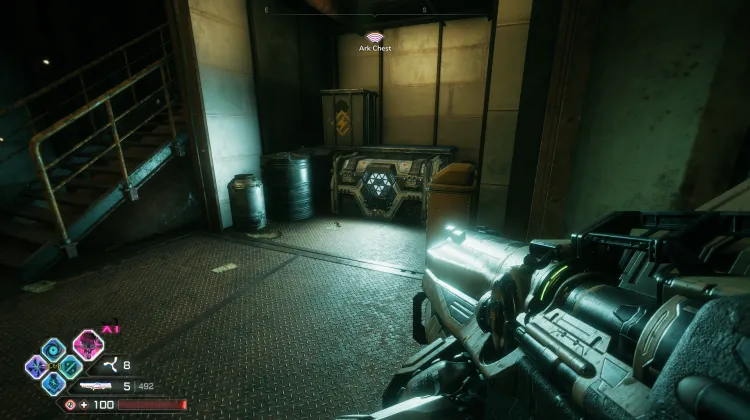Click the Ark Chest signal marker
Screen dimensions: 750x420
click(x=374, y=37)
